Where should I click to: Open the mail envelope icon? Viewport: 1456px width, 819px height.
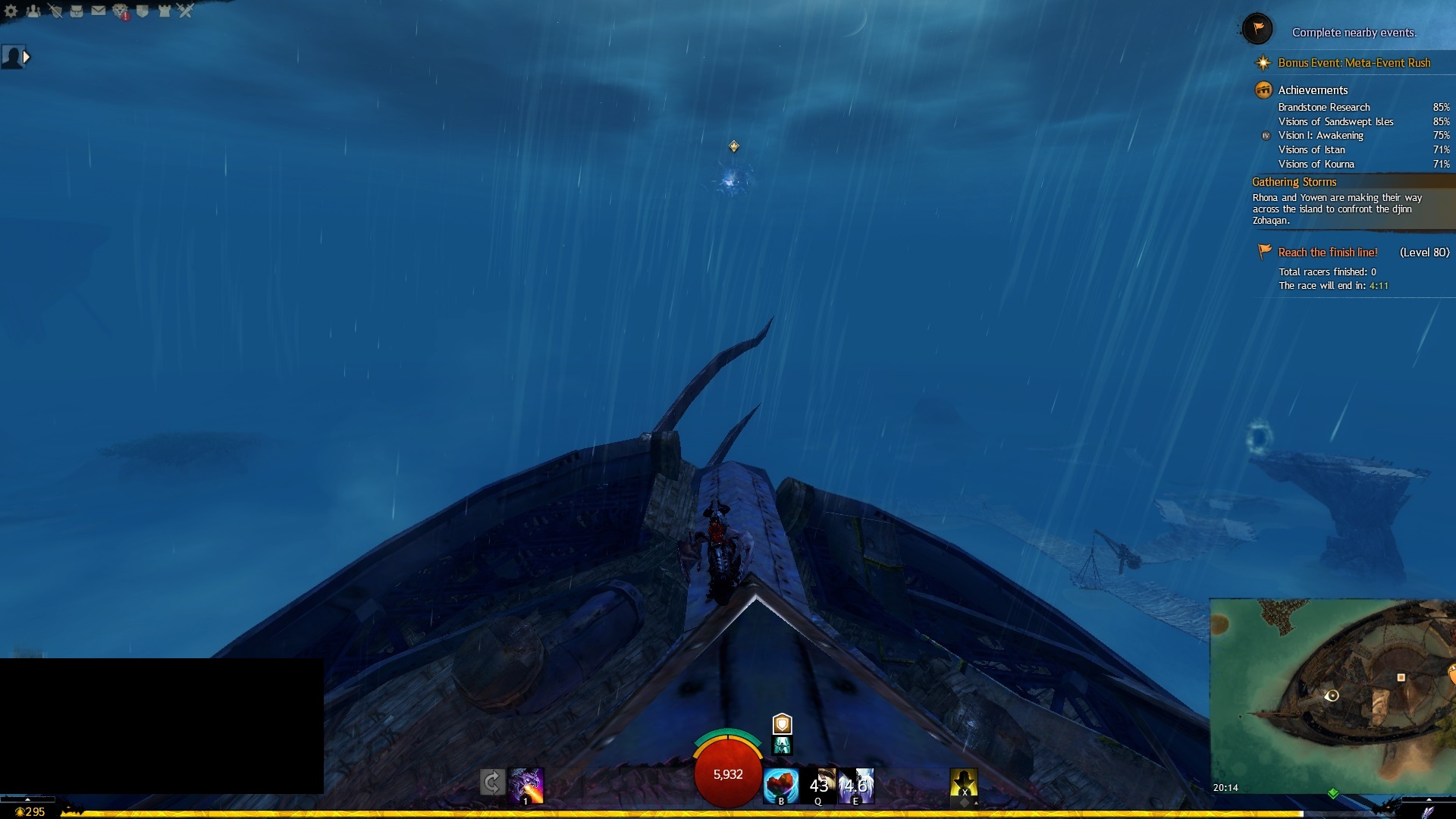(x=99, y=11)
